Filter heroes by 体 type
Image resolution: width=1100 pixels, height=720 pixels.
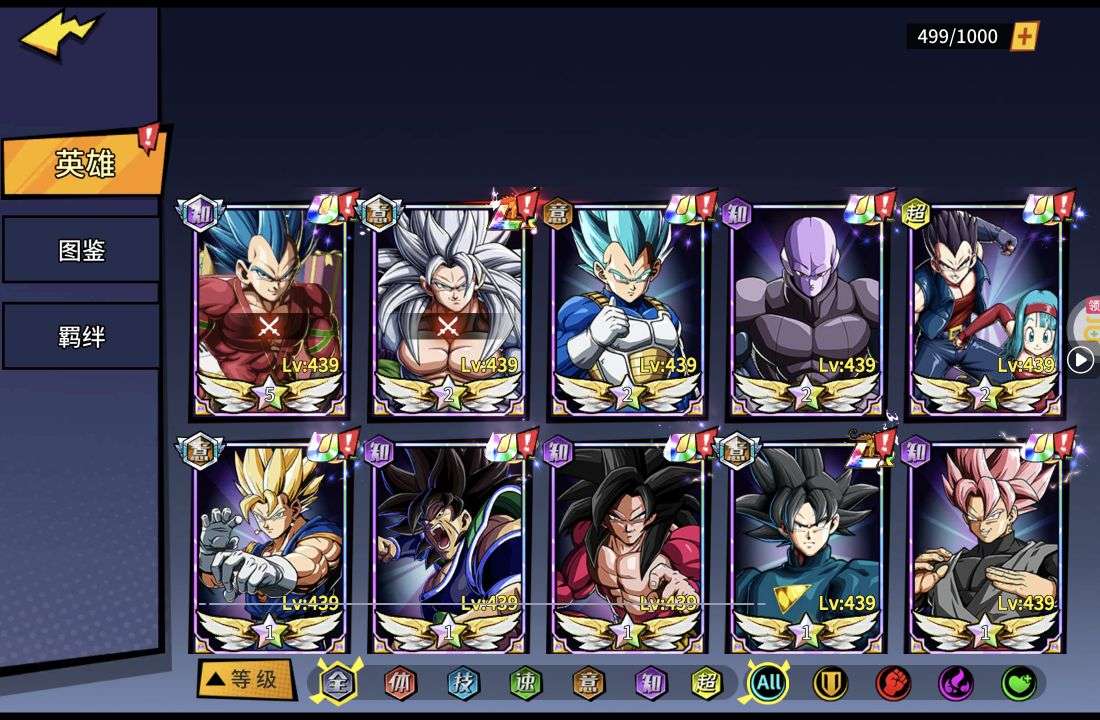tap(401, 684)
